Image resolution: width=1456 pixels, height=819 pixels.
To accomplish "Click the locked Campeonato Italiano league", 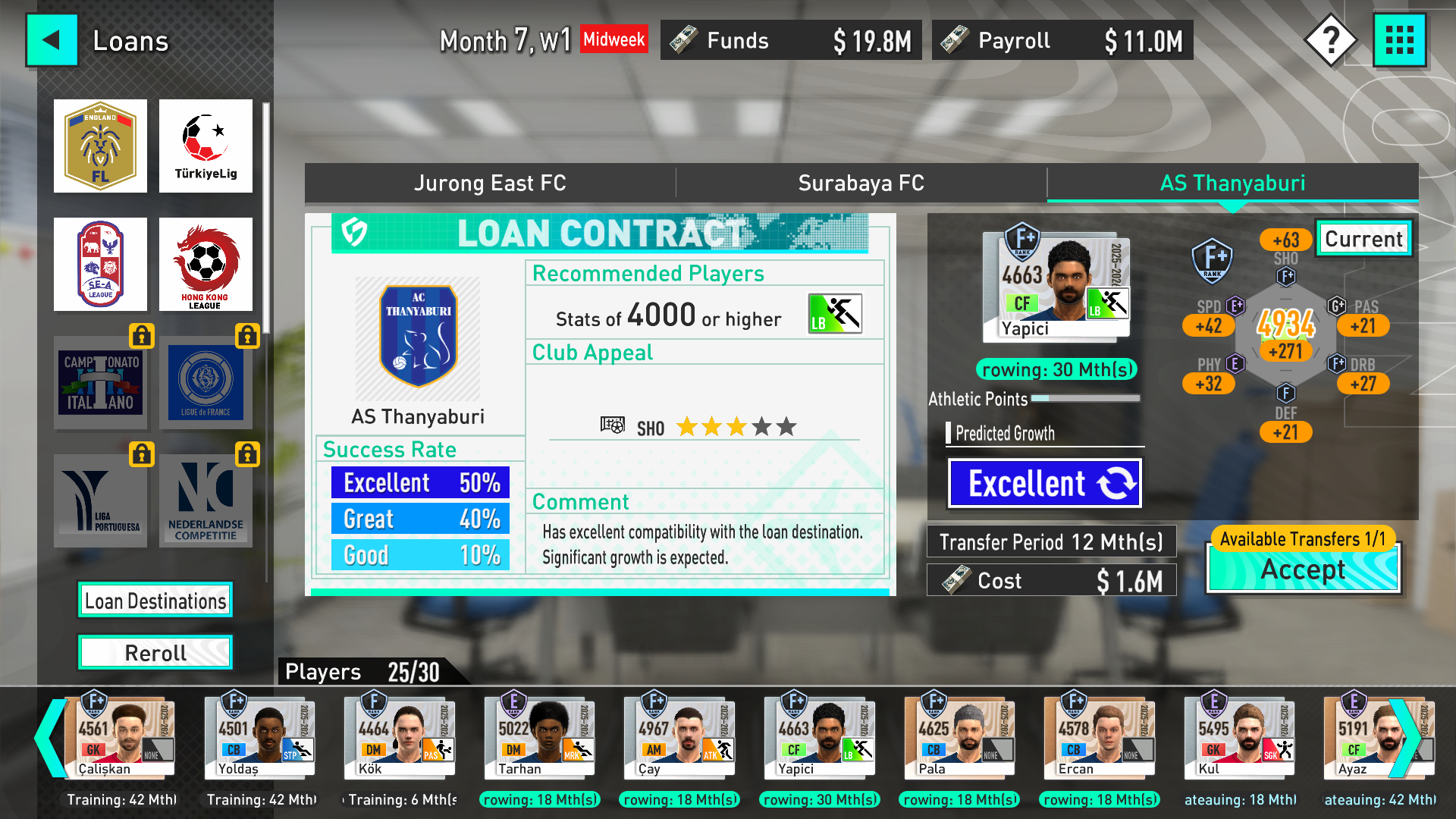I will (100, 383).
